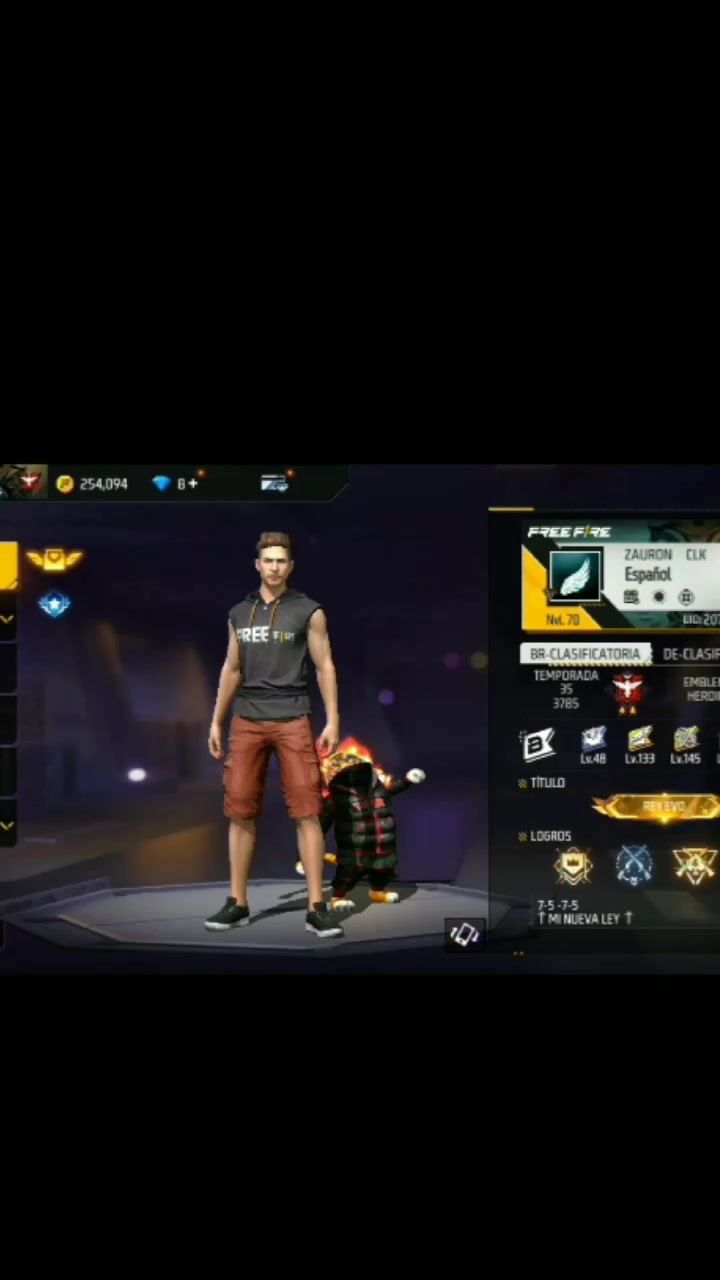This screenshot has width=720, height=1280.
Task: Select the Lv.145 weapon badge
Action: coord(686,743)
